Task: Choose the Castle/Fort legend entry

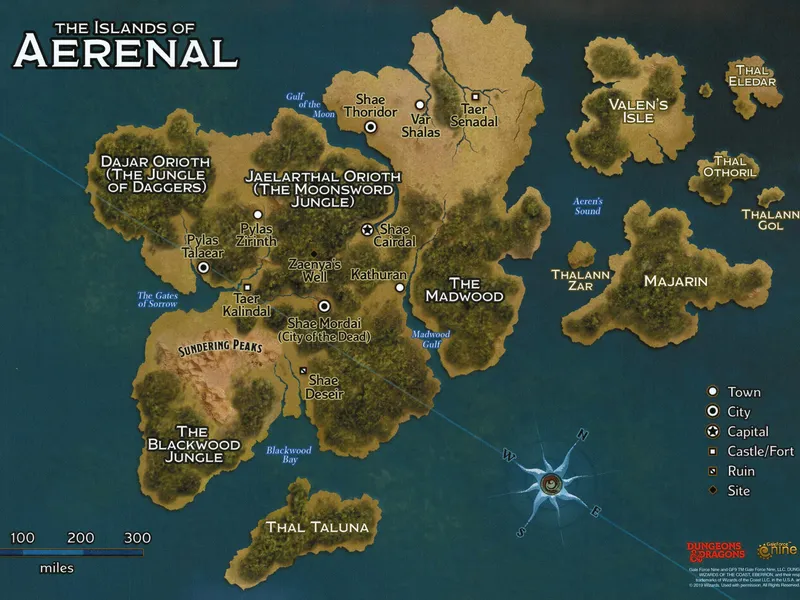Action: pos(713,451)
